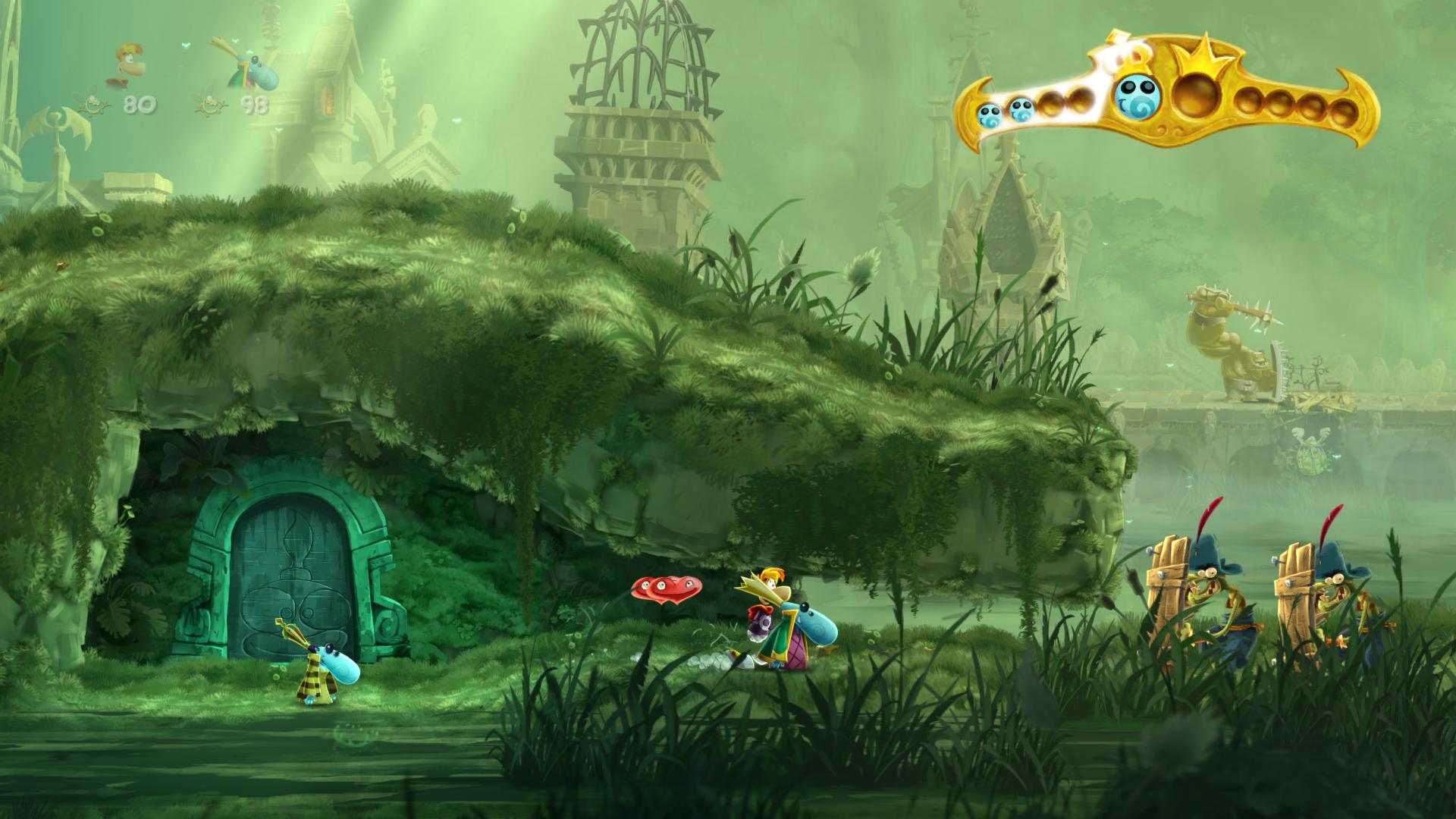Toggle the second filled Teensy bubble
Screen dimensions: 1456x819
coord(1020,110)
